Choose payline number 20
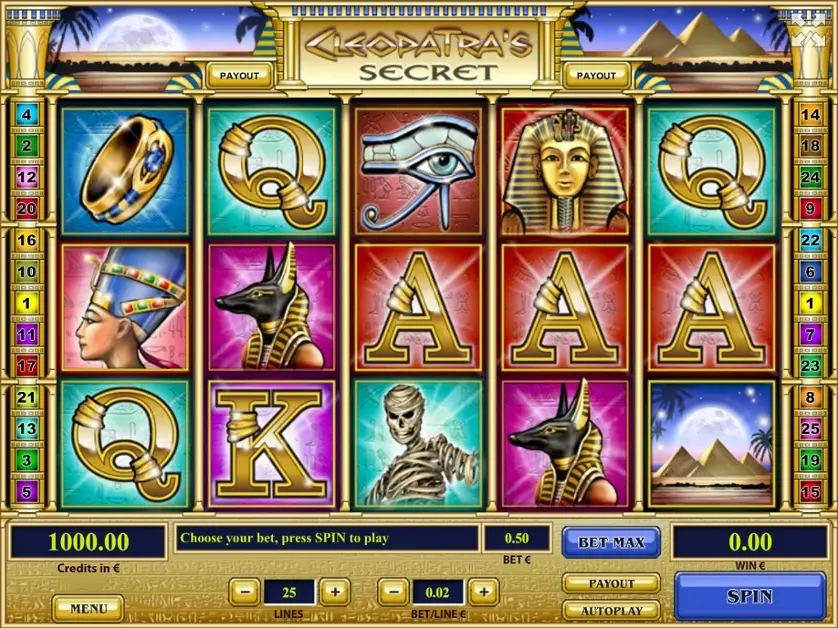This screenshot has width=838, height=628. (x=27, y=208)
